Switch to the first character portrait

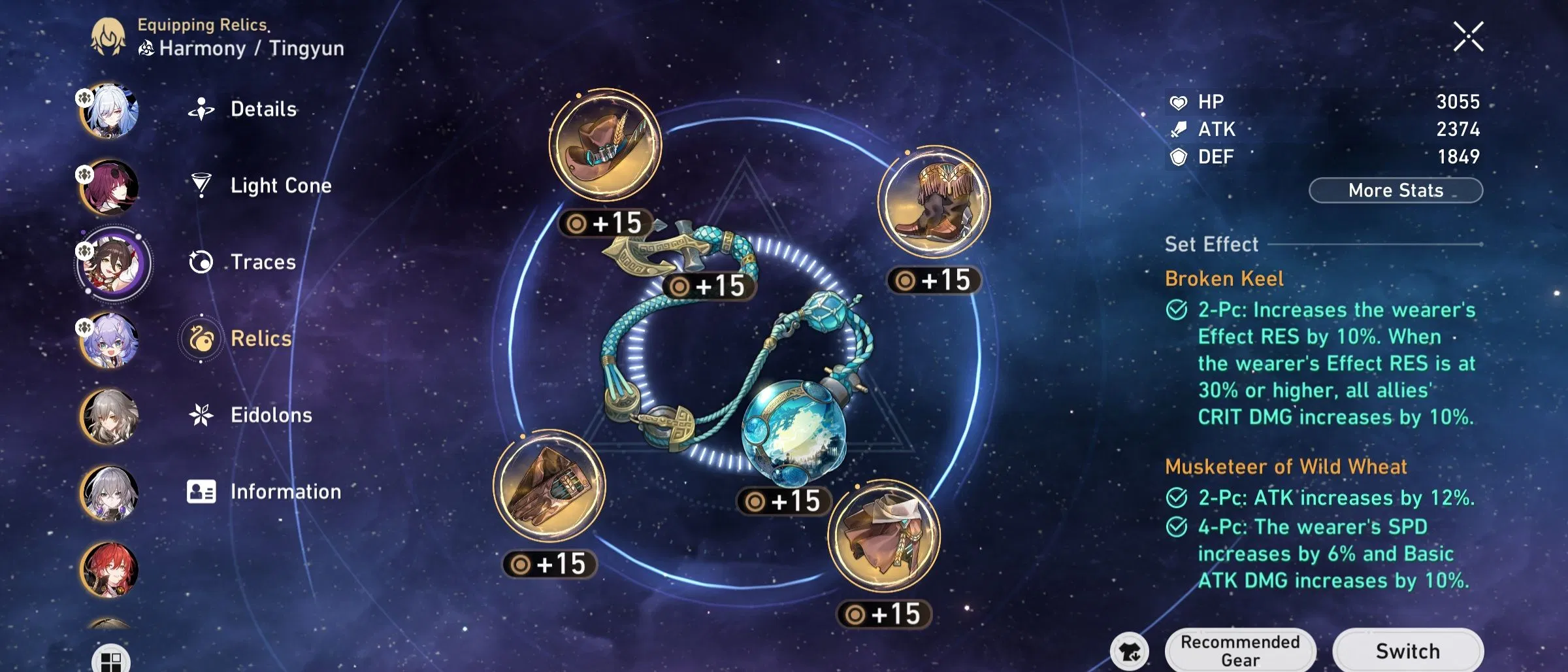pos(112,110)
